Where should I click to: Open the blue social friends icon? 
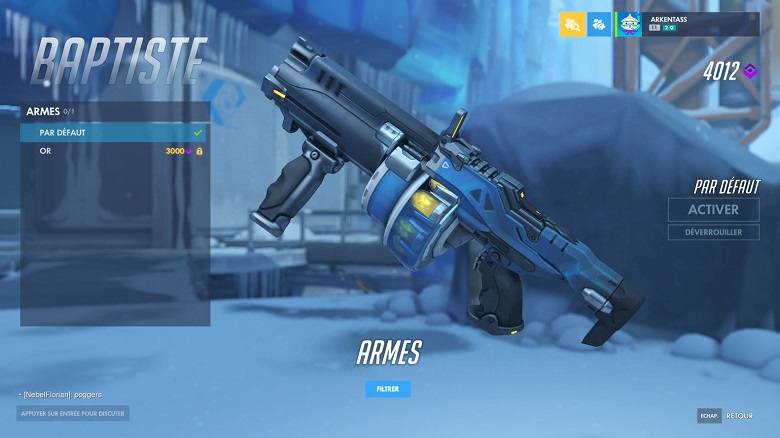click(599, 24)
